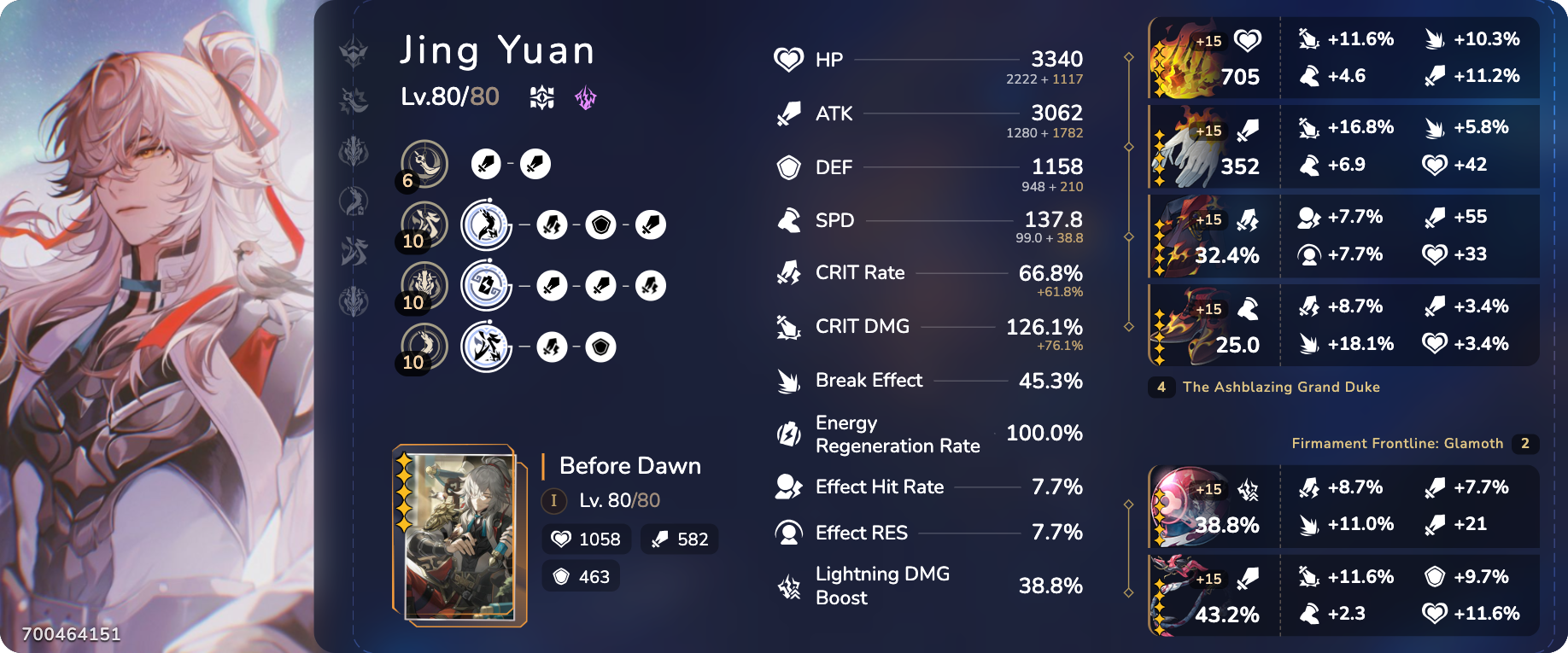
Task: Open The Ashblazing Grand Duke set details
Action: [1281, 387]
